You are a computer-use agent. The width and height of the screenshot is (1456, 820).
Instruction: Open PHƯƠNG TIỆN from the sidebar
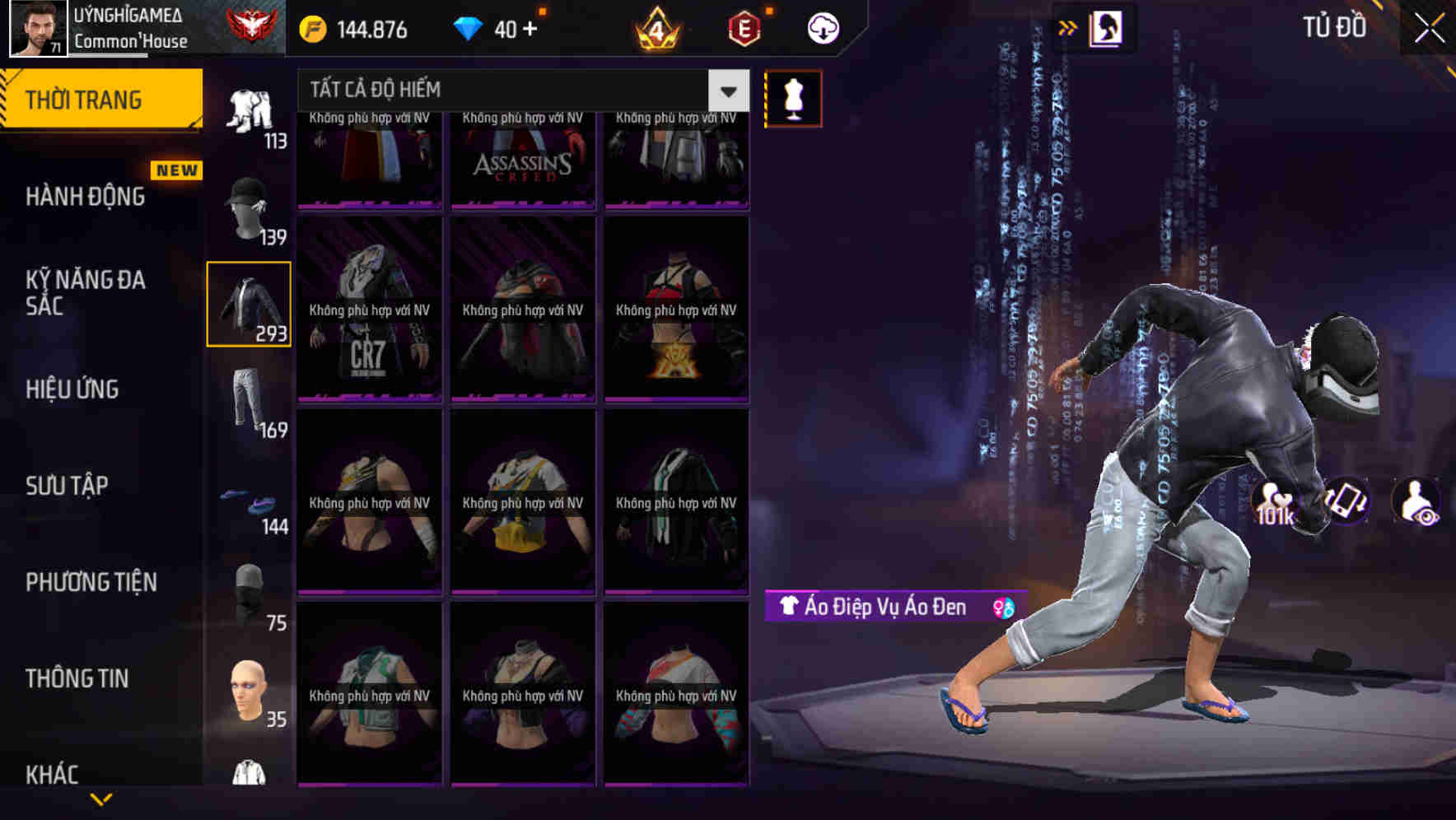(x=91, y=581)
